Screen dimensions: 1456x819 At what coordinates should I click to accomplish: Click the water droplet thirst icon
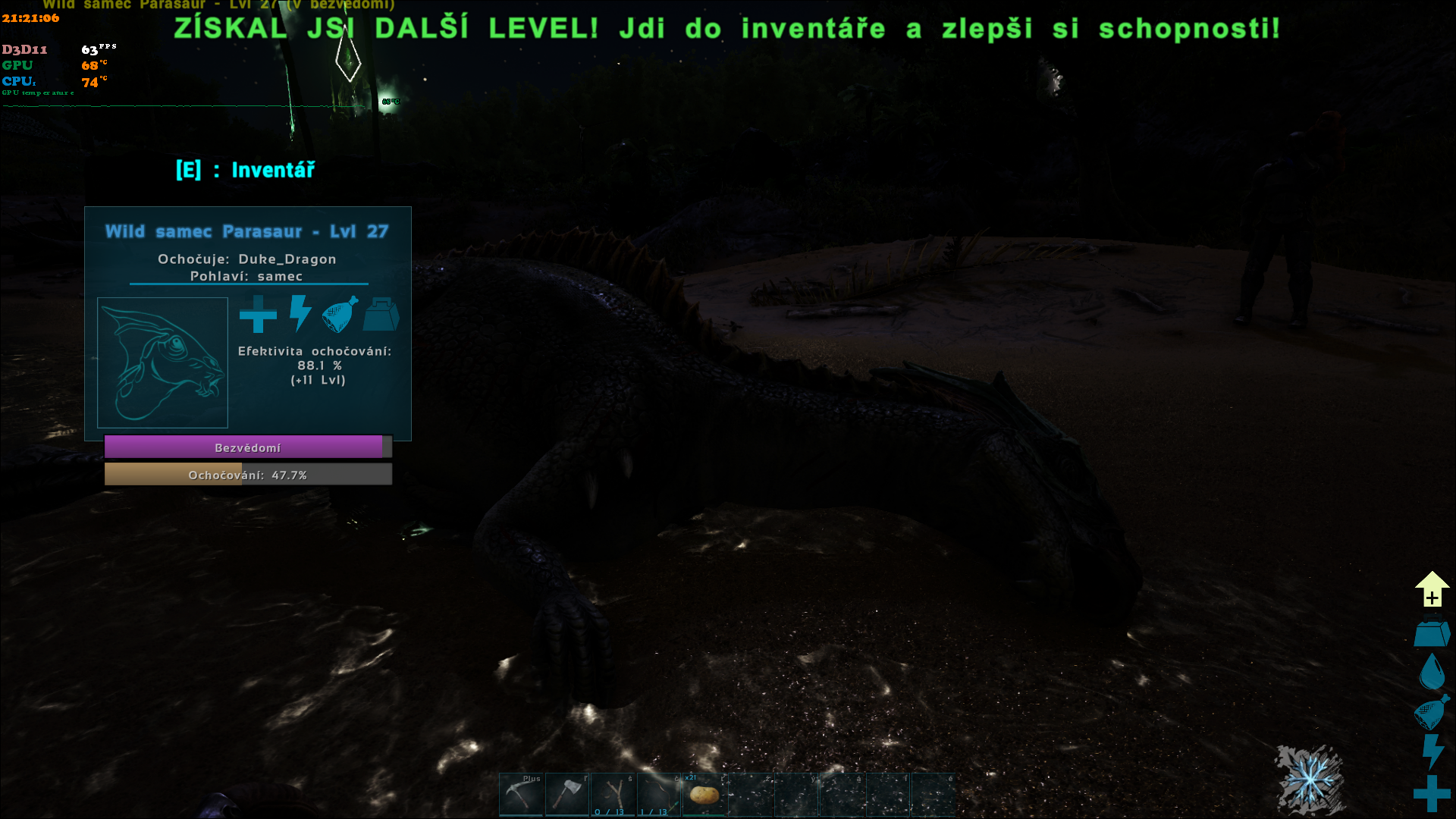pos(1432,671)
